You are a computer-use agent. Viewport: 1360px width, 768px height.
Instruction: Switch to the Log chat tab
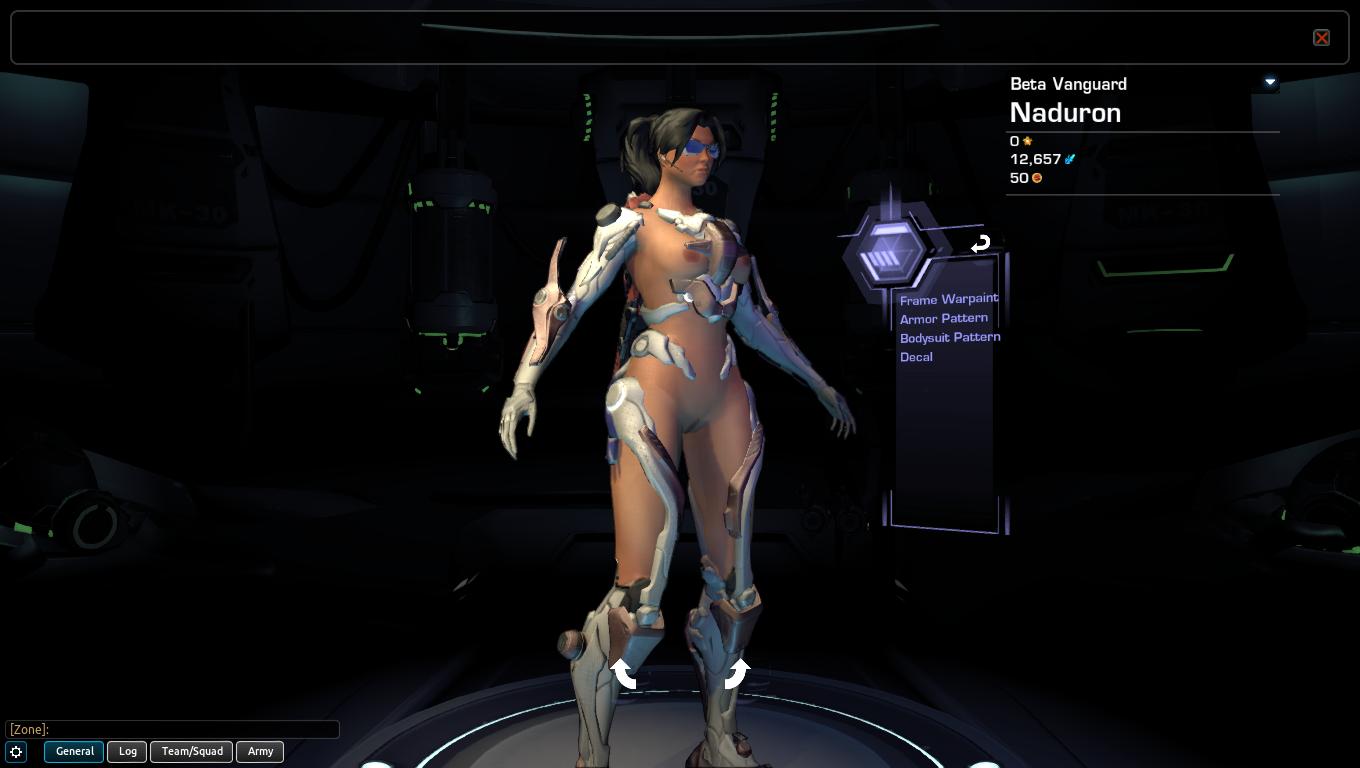pos(127,751)
